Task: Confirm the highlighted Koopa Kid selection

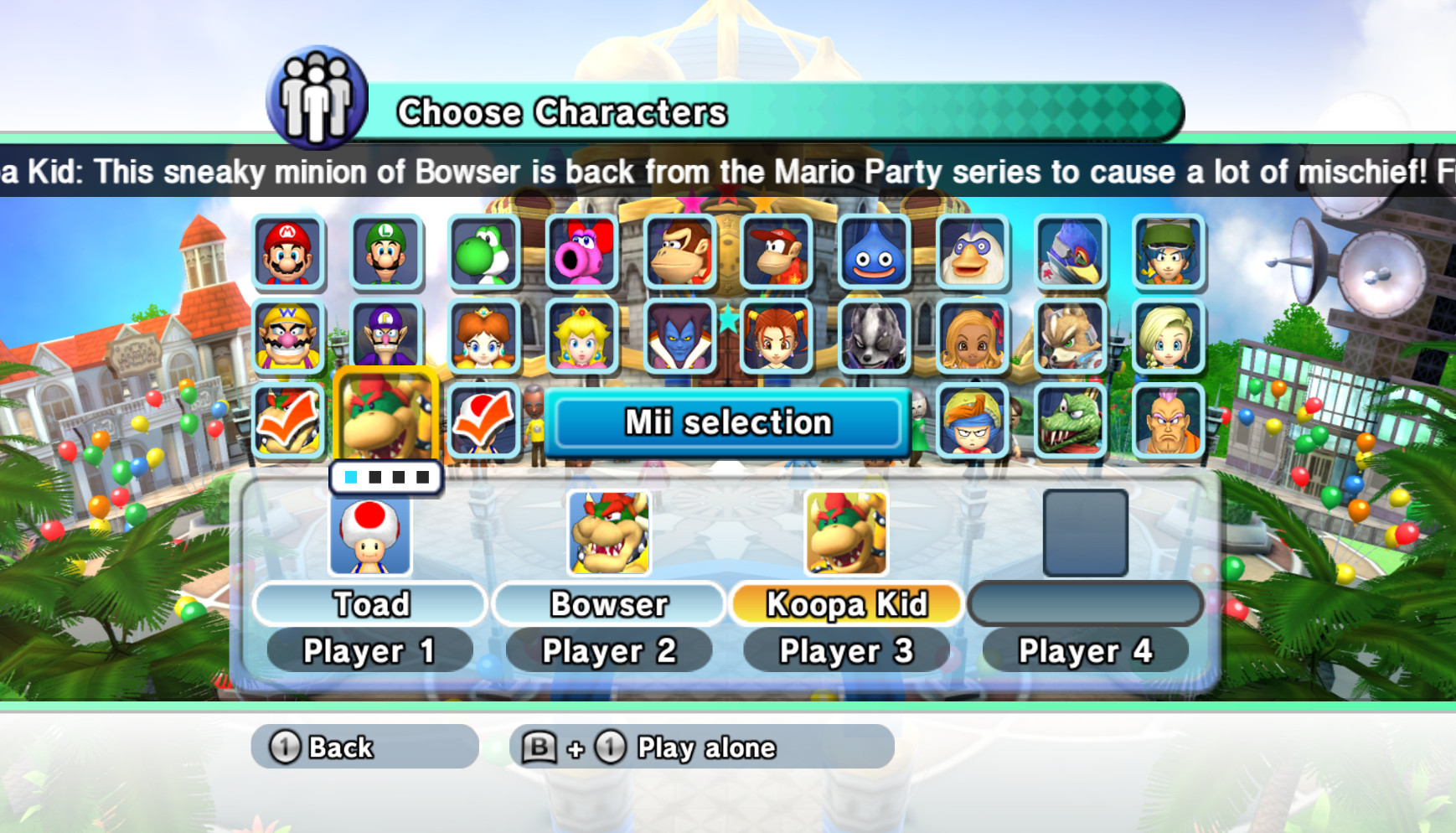Action: [385, 416]
